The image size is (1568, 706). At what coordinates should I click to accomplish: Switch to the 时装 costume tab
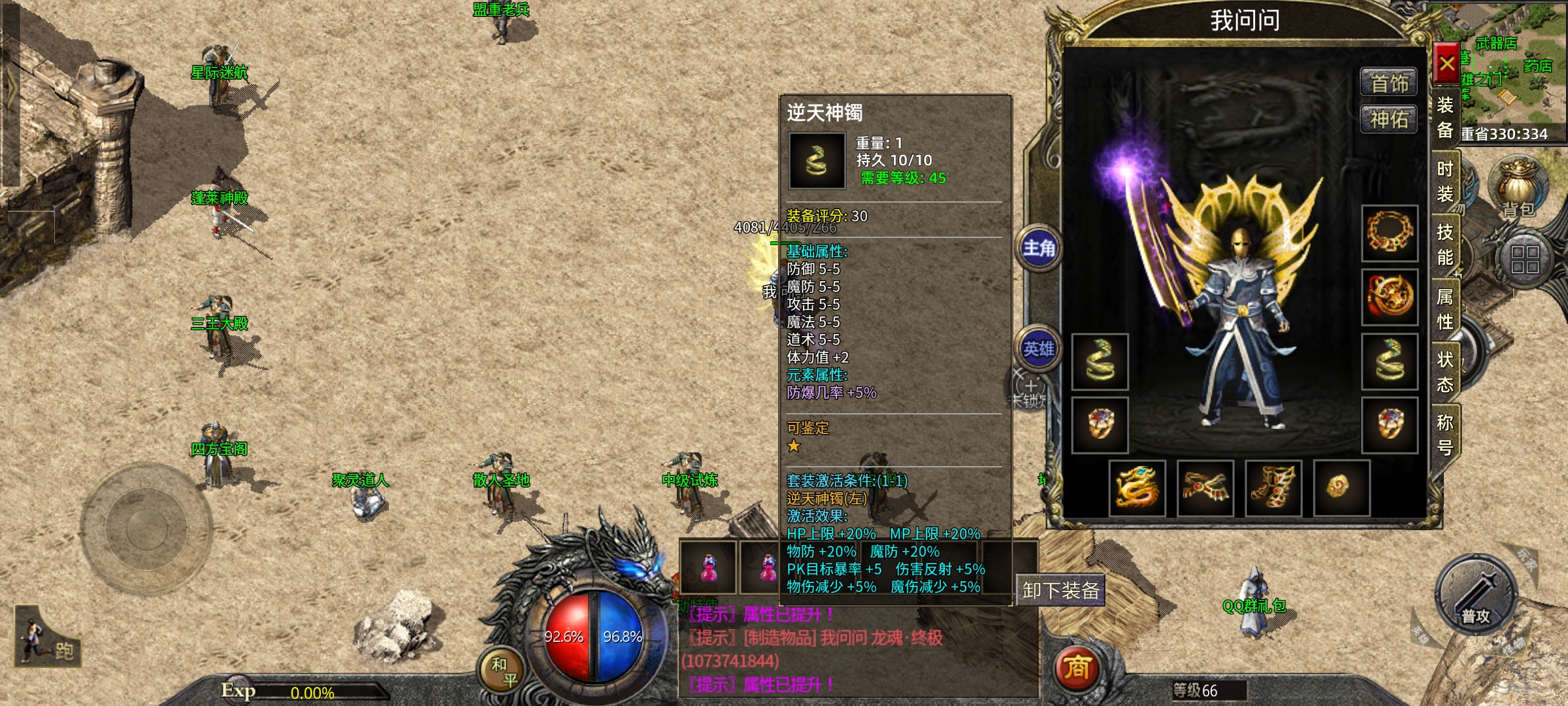[x=1445, y=181]
